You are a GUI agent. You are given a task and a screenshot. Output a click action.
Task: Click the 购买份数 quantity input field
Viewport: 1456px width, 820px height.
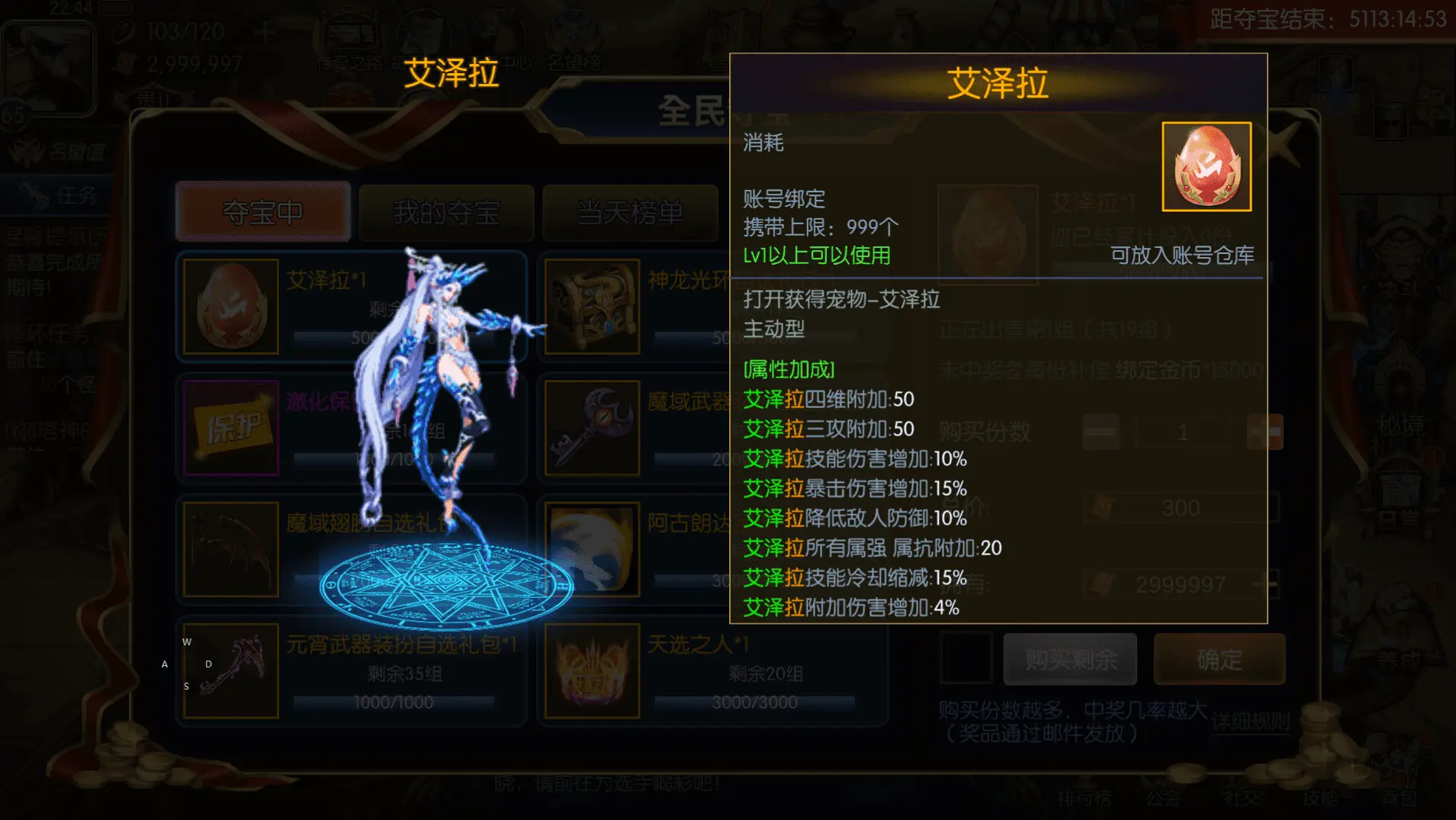pyautogui.click(x=1182, y=433)
